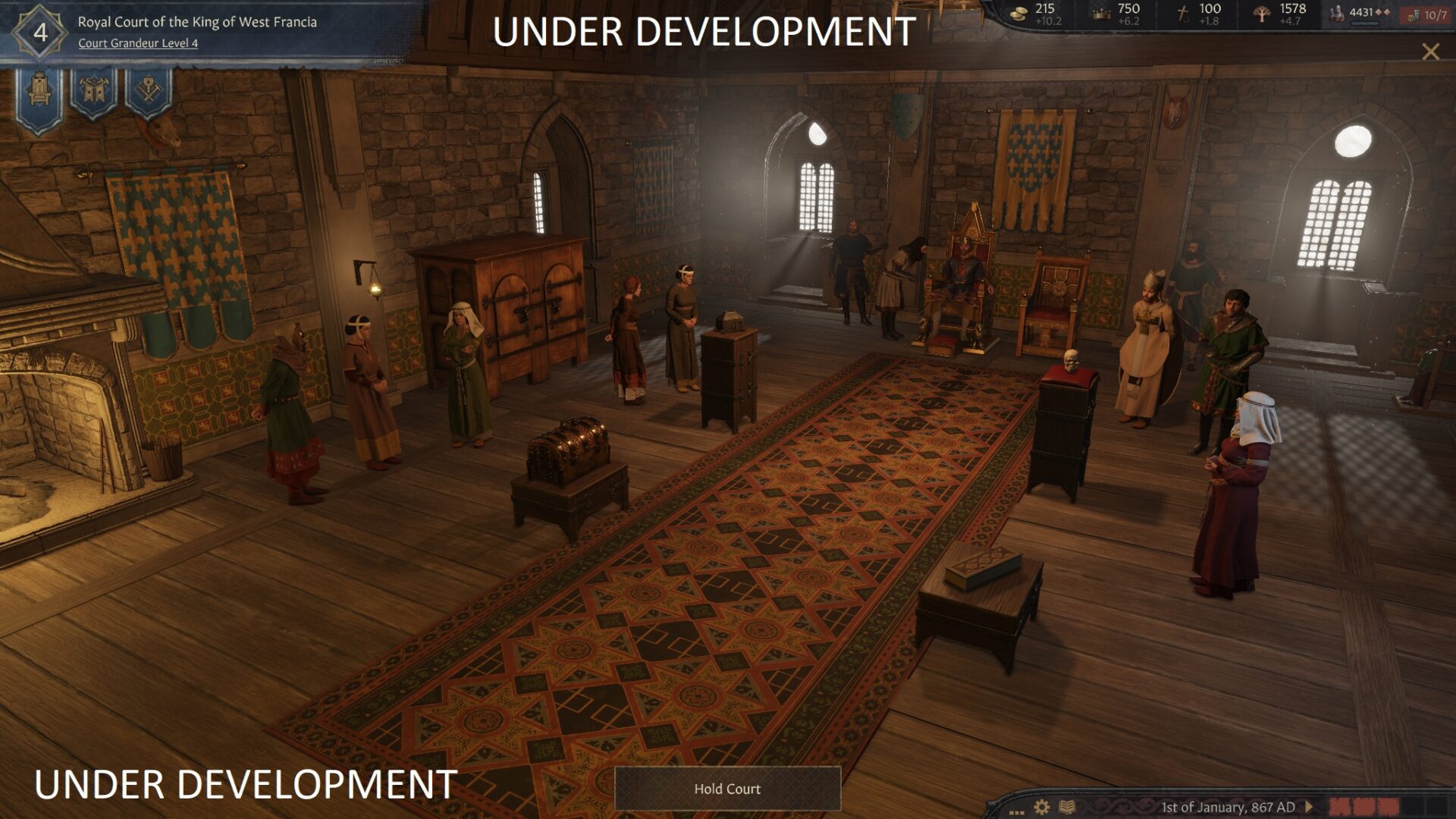
Task: Adjust game speed on the red speed bars
Action: [1363, 807]
